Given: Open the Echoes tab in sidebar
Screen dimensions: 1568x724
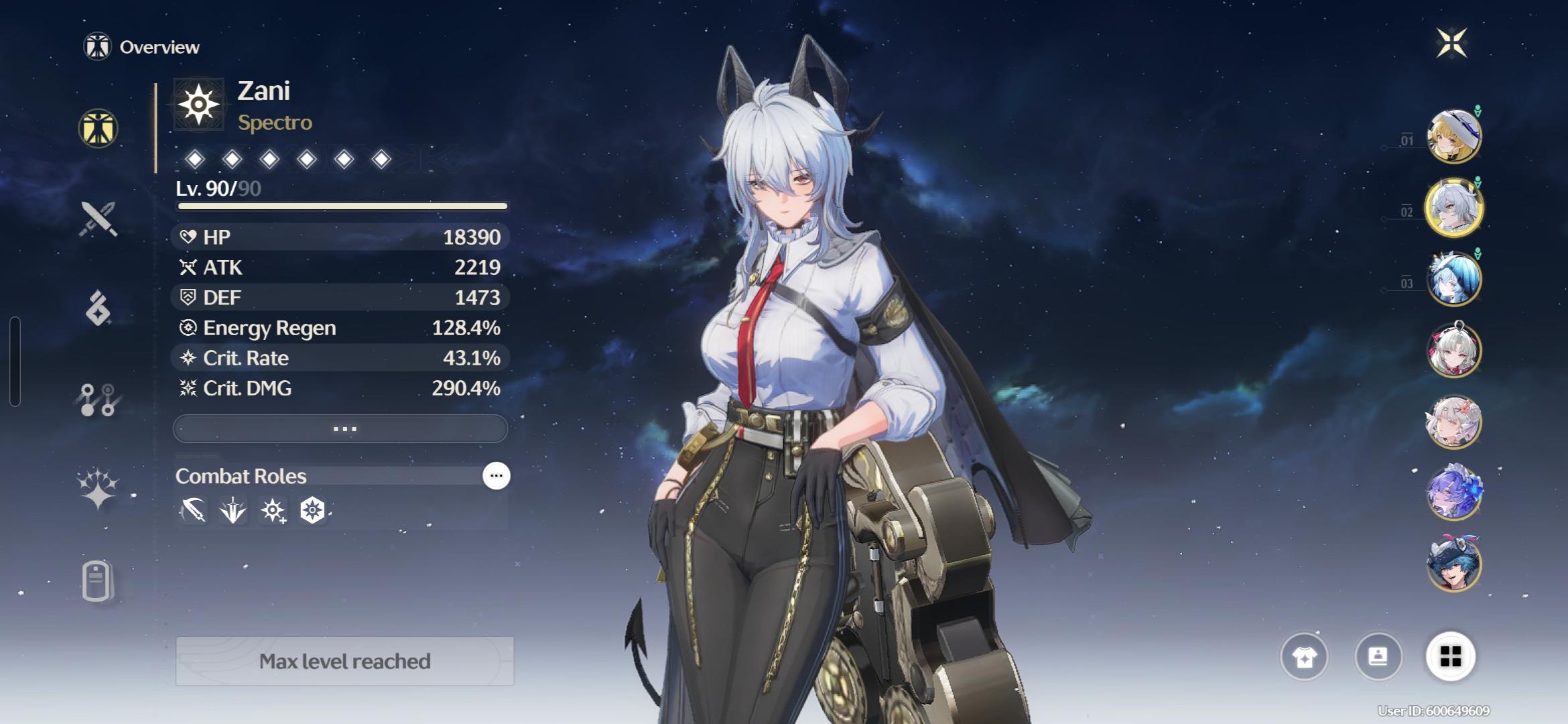Looking at the screenshot, I should (99, 308).
